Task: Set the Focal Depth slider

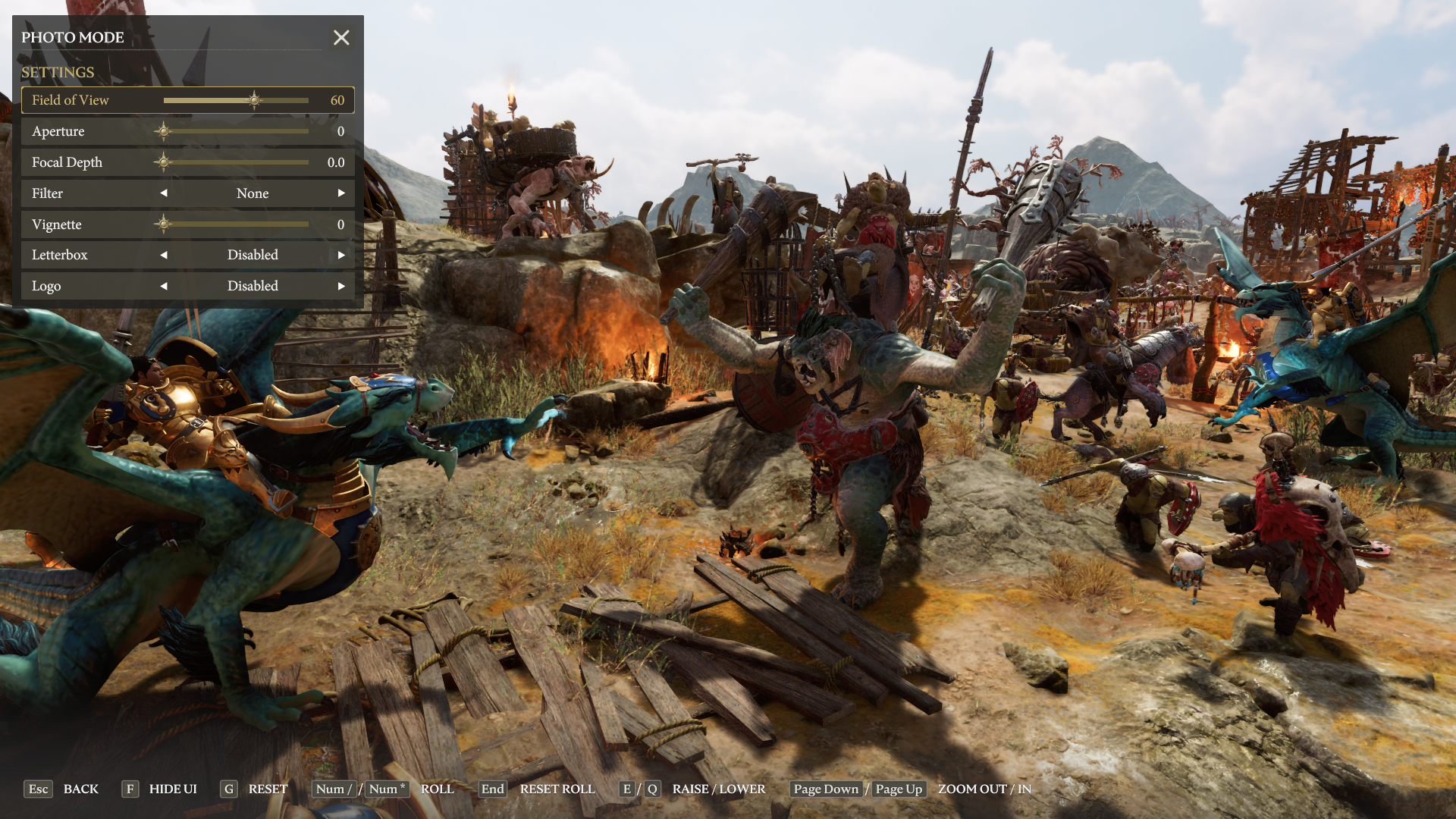Action: [235, 162]
